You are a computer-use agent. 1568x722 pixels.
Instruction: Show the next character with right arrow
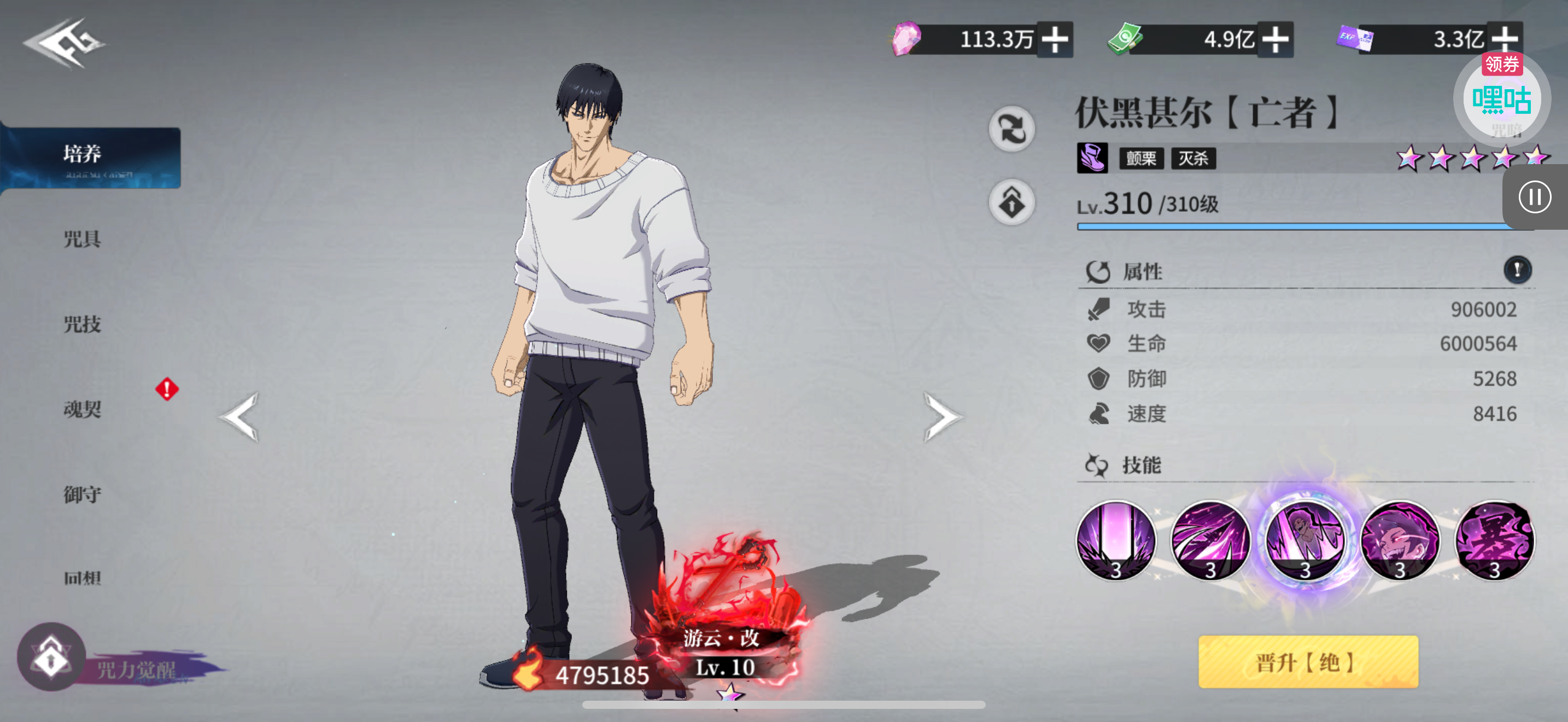(x=941, y=418)
